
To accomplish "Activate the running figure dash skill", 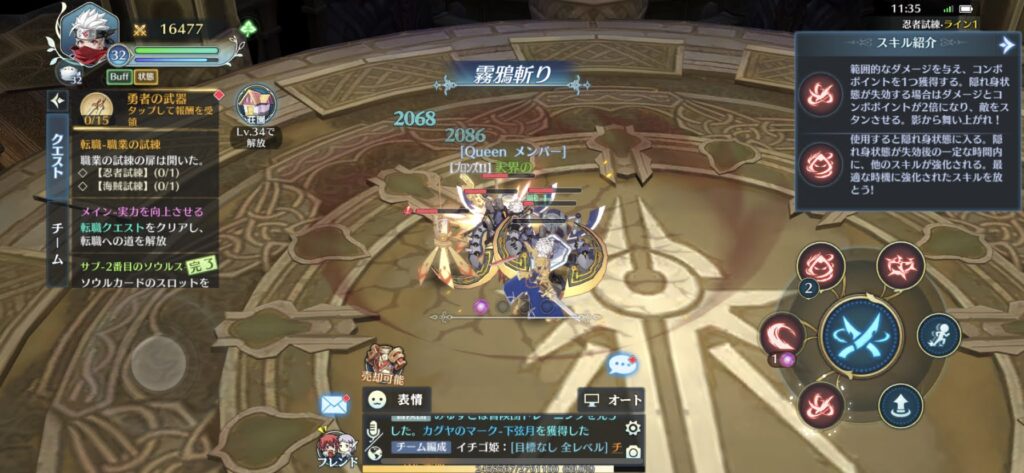I will [x=938, y=334].
